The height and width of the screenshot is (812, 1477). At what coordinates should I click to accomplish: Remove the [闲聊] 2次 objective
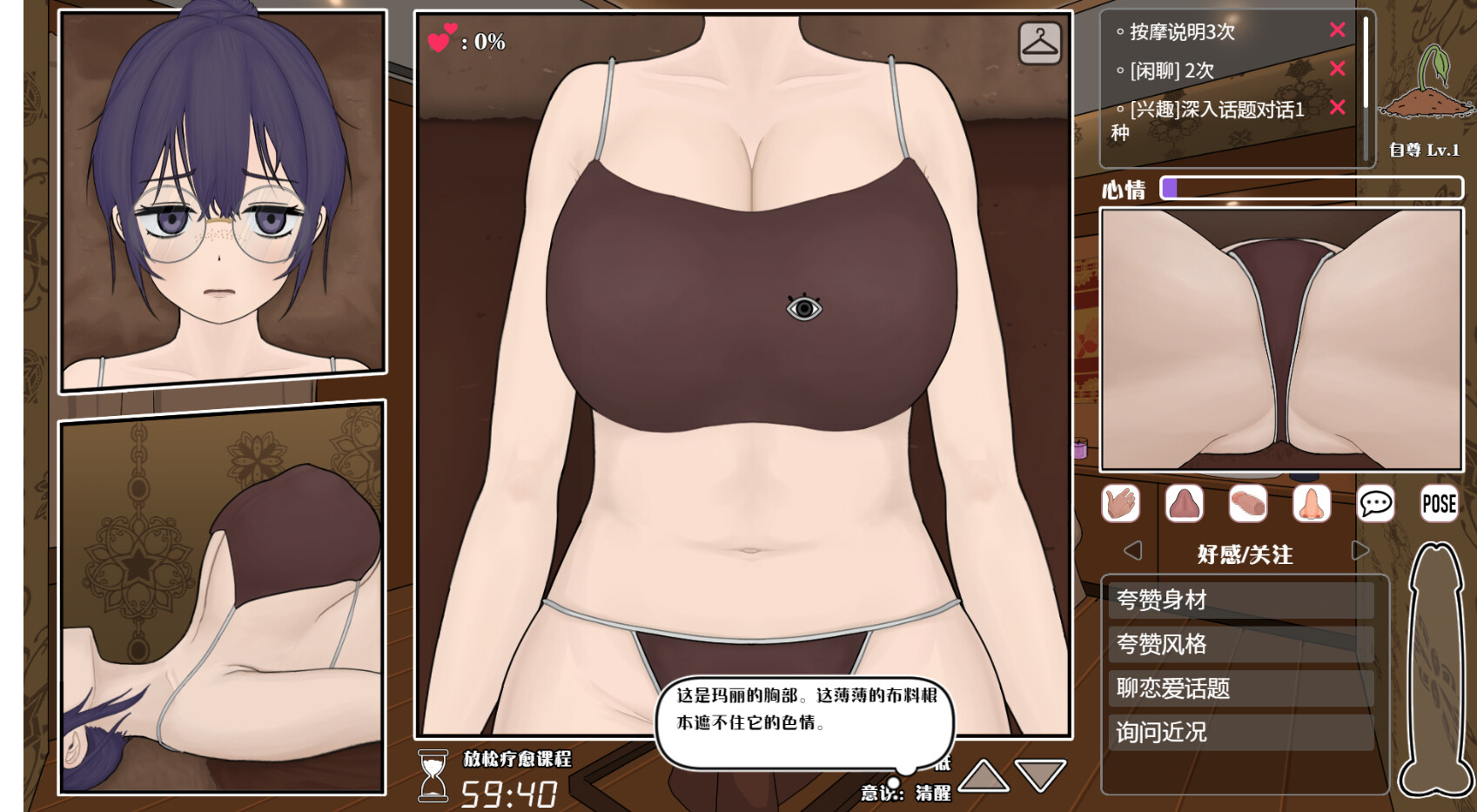click(1338, 69)
